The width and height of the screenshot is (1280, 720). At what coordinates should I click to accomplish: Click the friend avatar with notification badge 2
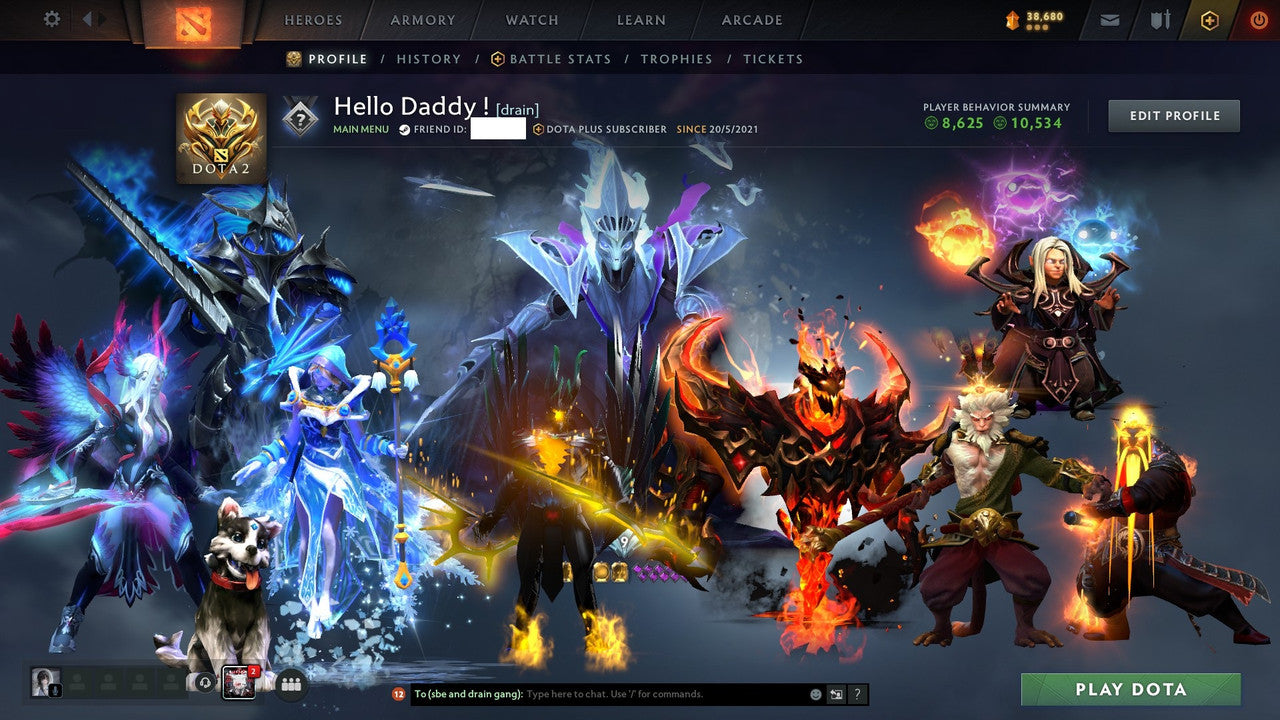pos(238,681)
